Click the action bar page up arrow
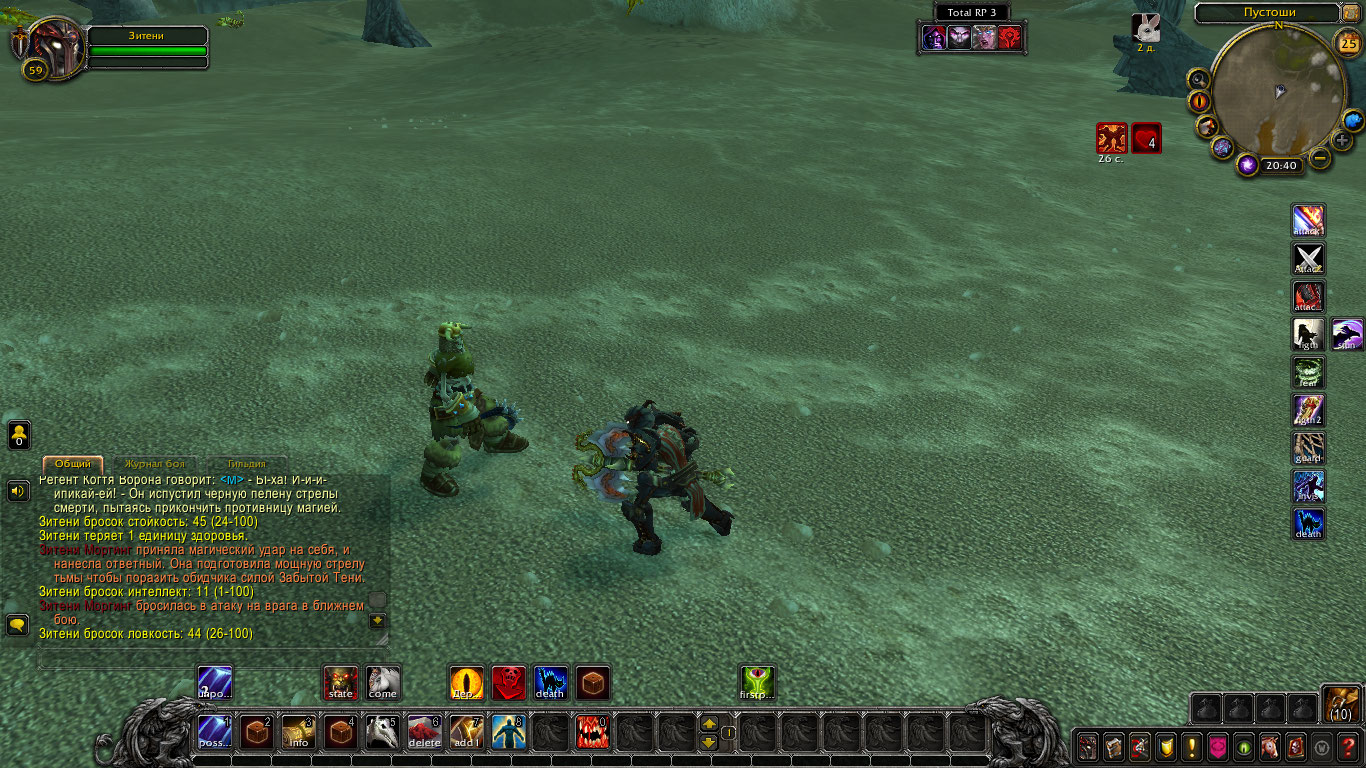This screenshot has width=1366, height=768. [x=709, y=723]
